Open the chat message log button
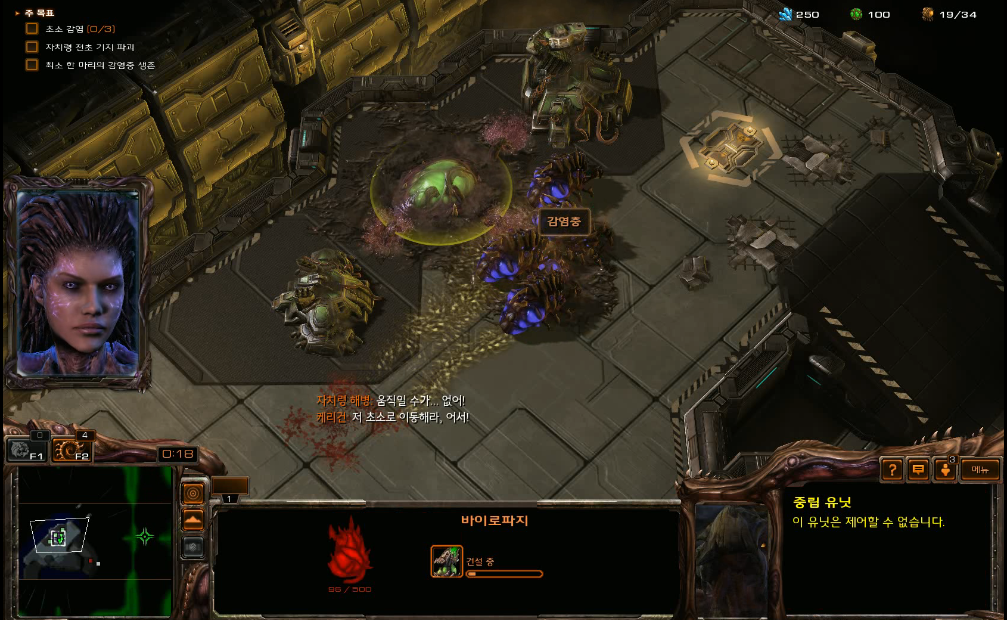The image size is (1007, 620). click(x=917, y=469)
